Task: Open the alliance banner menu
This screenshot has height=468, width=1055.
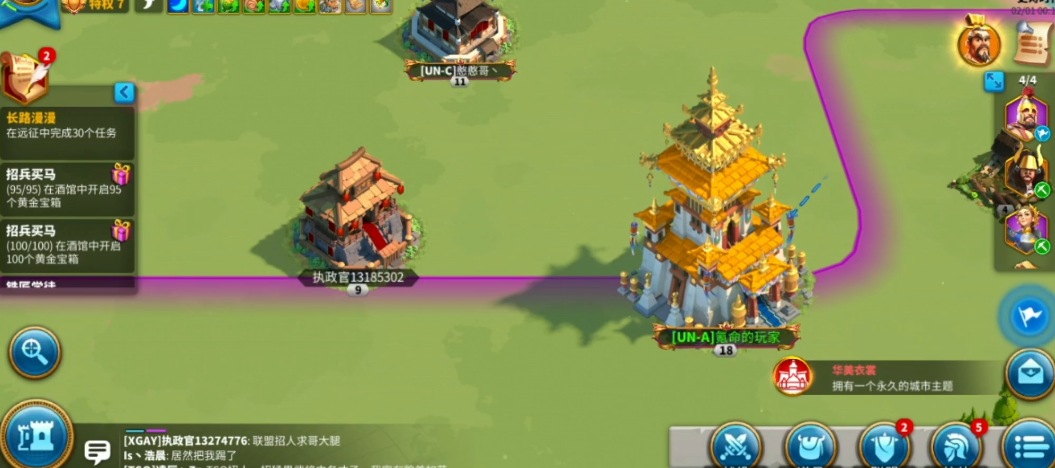Action: pos(884,446)
